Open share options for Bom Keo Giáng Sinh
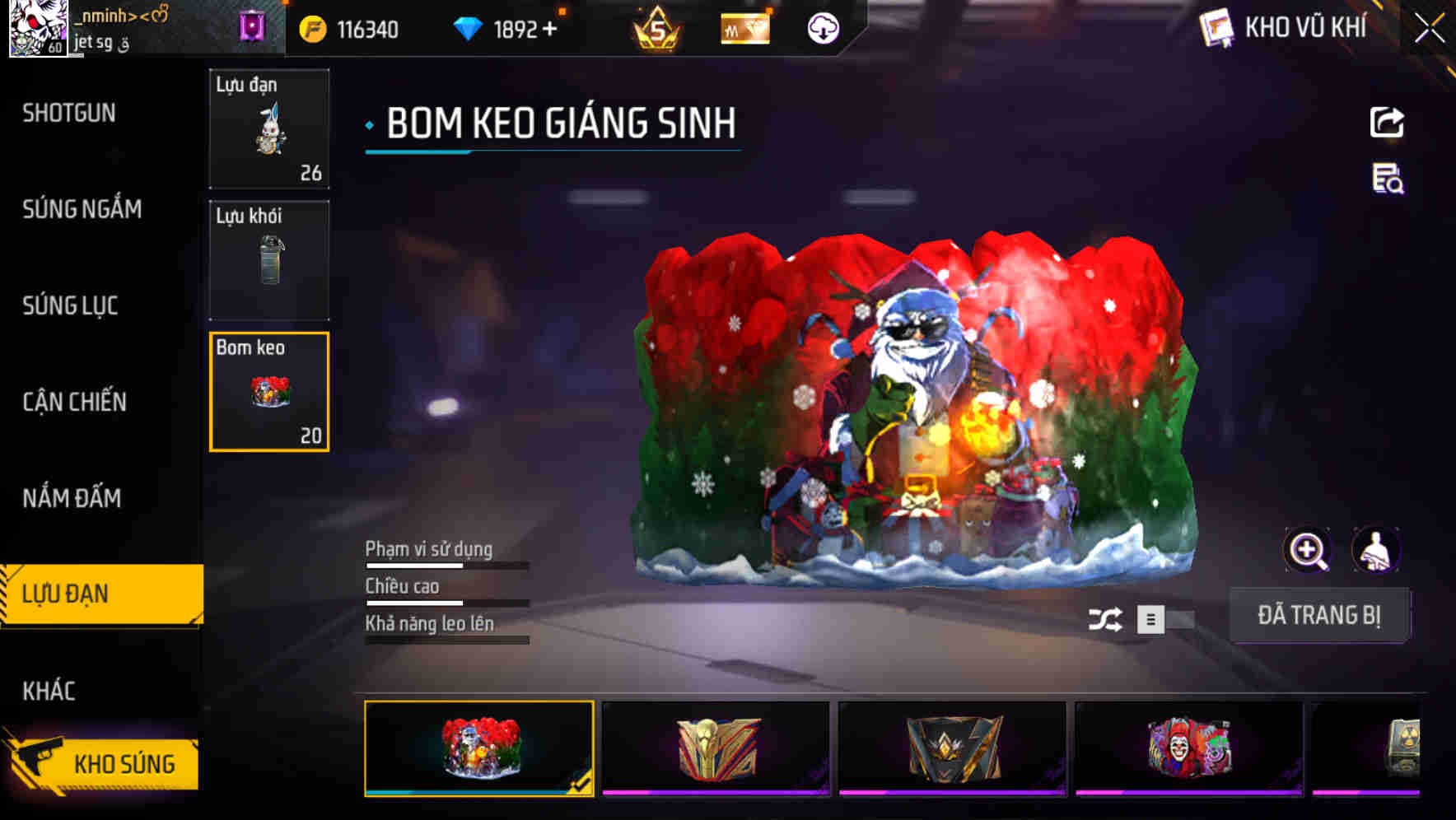This screenshot has width=1456, height=820. [1386, 122]
